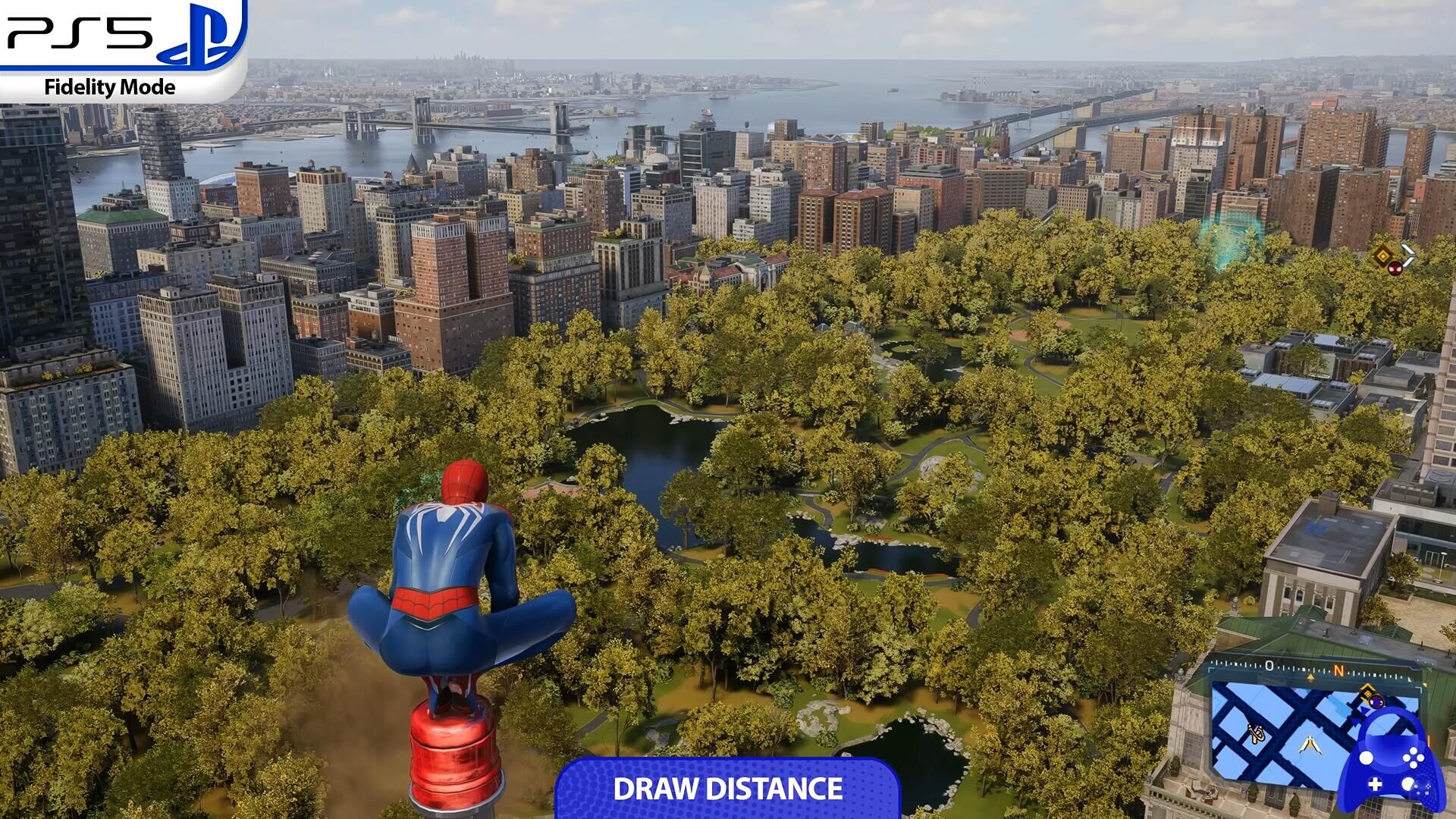This screenshot has width=1456, height=819.
Task: Click the Draw Distance caption banner
Action: 727,789
